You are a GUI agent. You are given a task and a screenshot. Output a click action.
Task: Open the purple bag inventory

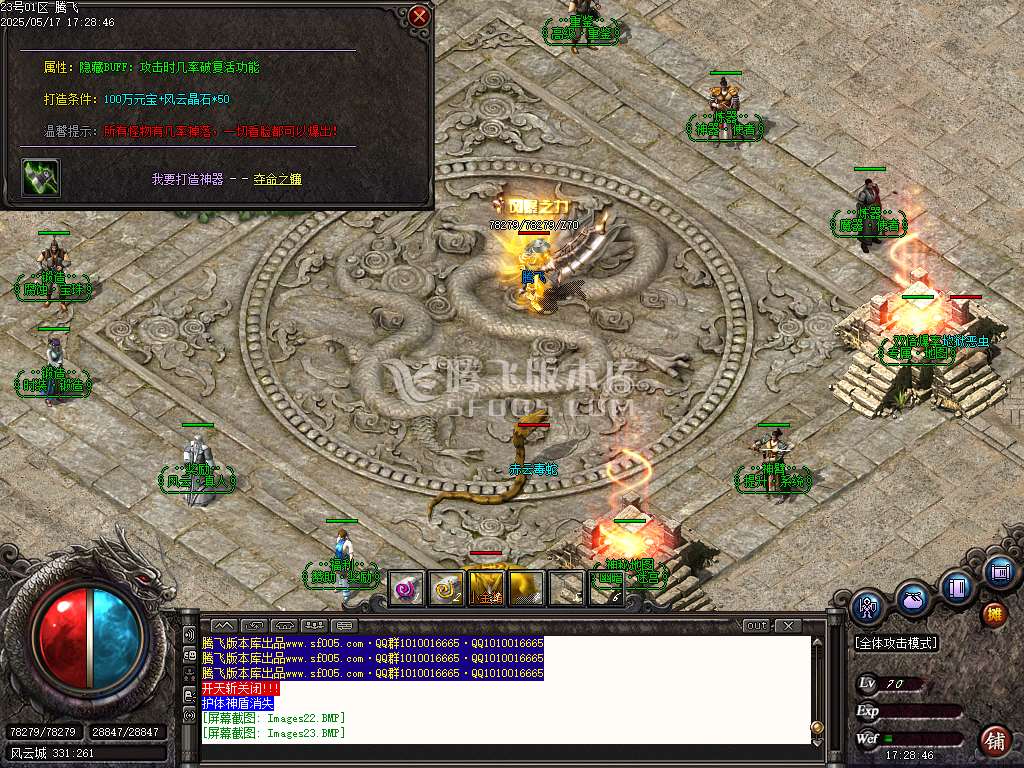pyautogui.click(x=911, y=600)
